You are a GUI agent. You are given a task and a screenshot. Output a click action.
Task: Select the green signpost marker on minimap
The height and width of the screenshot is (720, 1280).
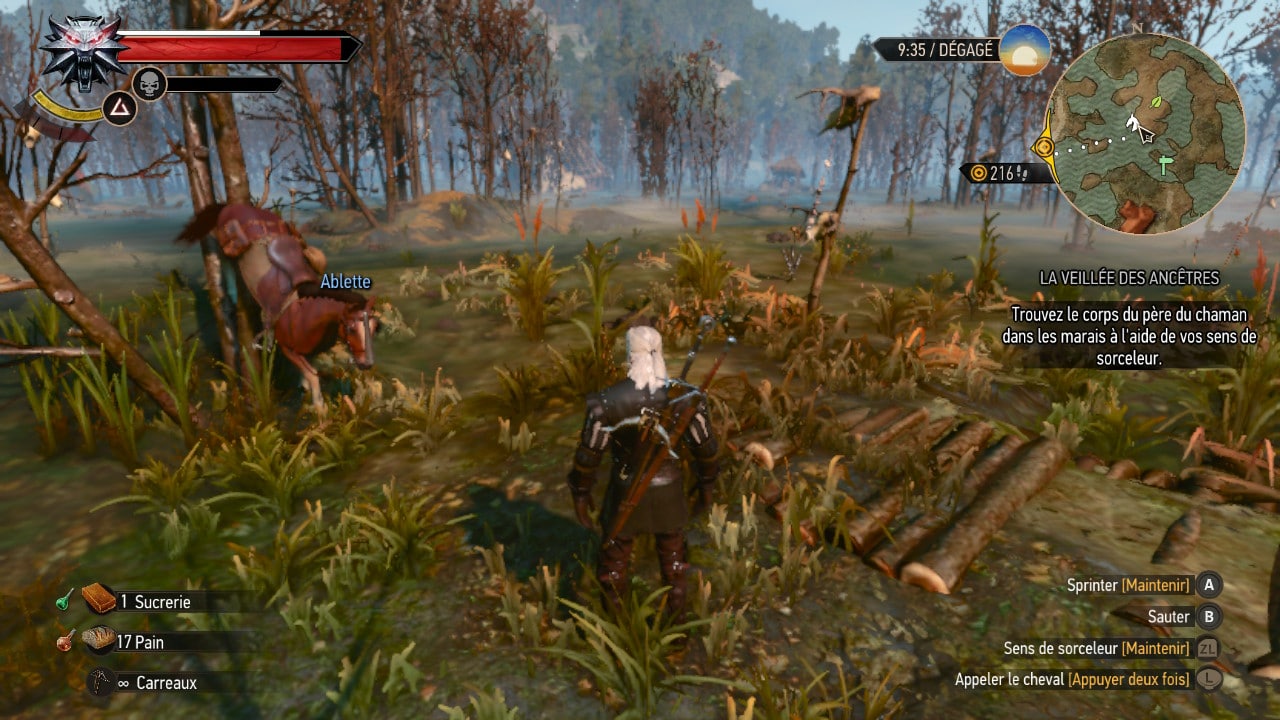(x=1164, y=165)
